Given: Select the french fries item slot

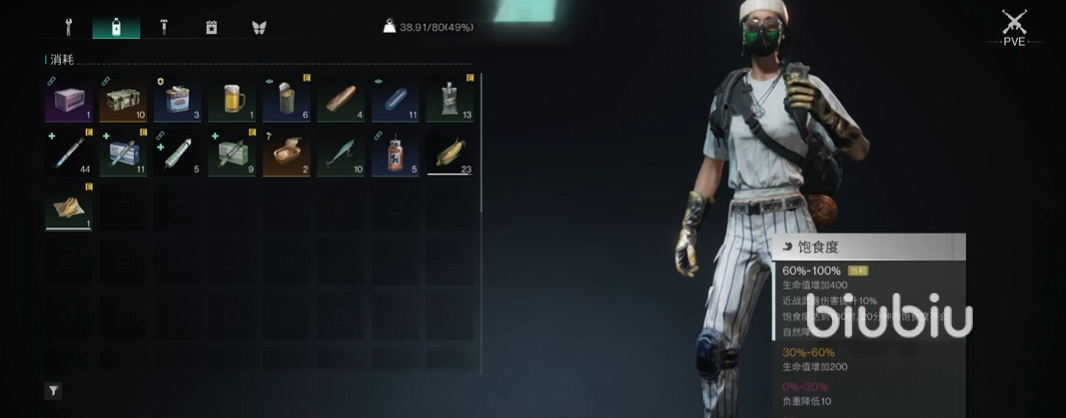Looking at the screenshot, I should point(69,207).
